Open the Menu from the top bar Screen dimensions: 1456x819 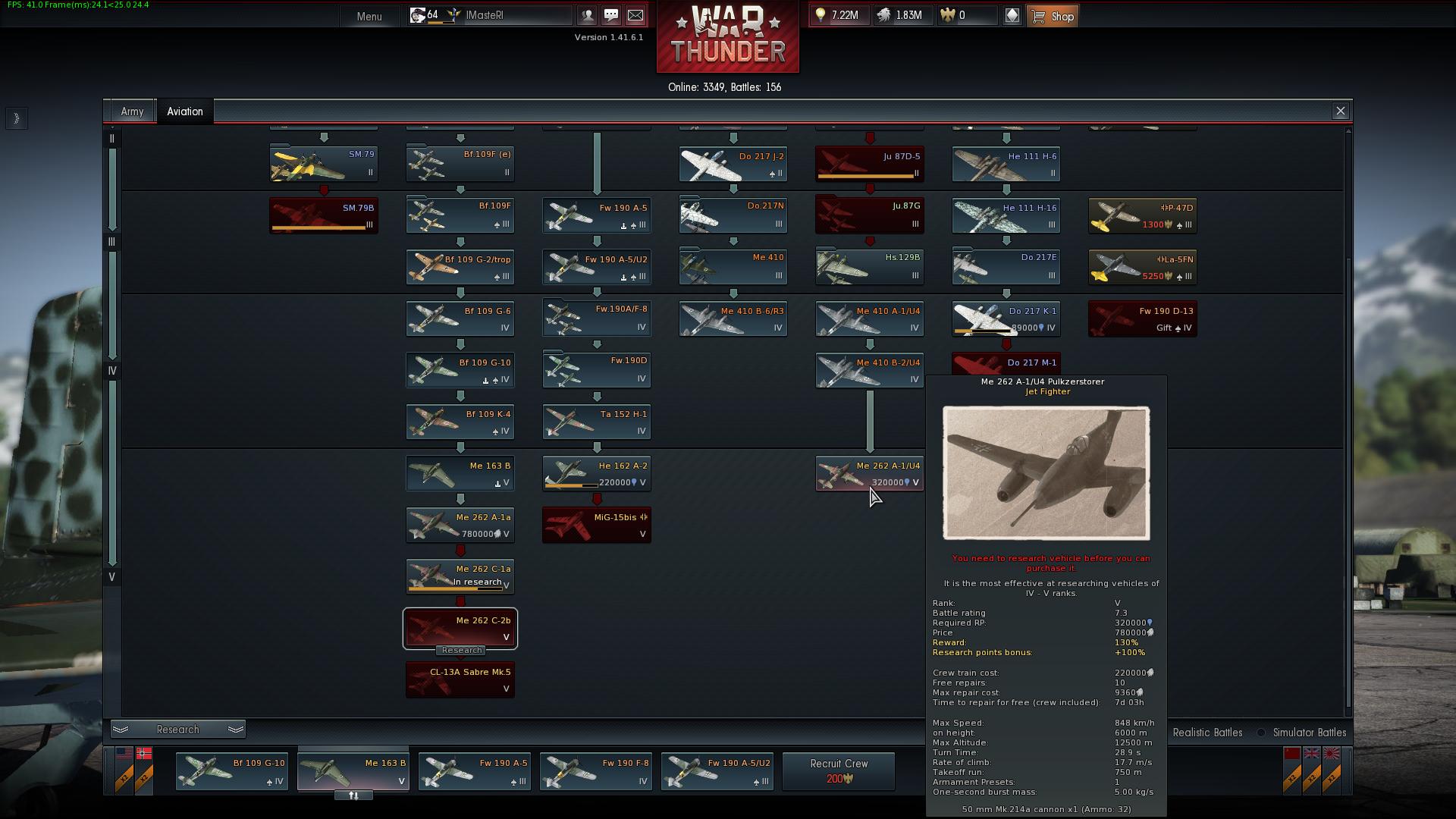369,16
